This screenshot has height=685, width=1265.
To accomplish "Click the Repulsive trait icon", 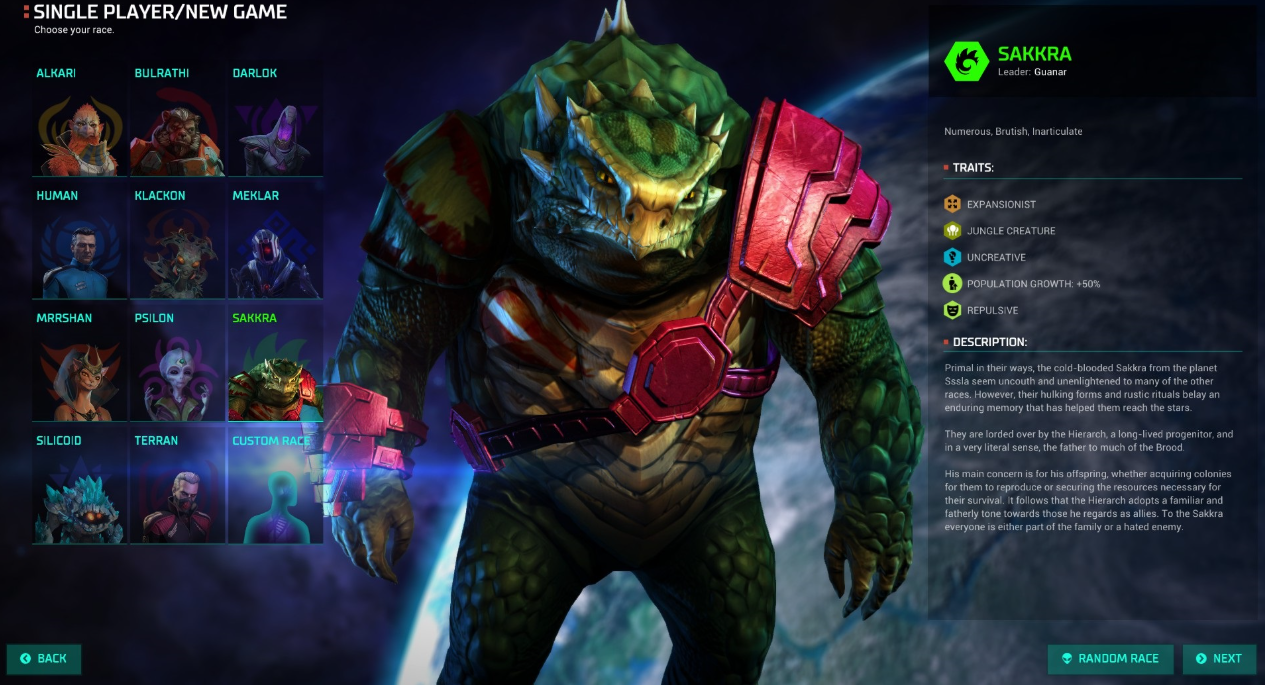I will (x=952, y=310).
